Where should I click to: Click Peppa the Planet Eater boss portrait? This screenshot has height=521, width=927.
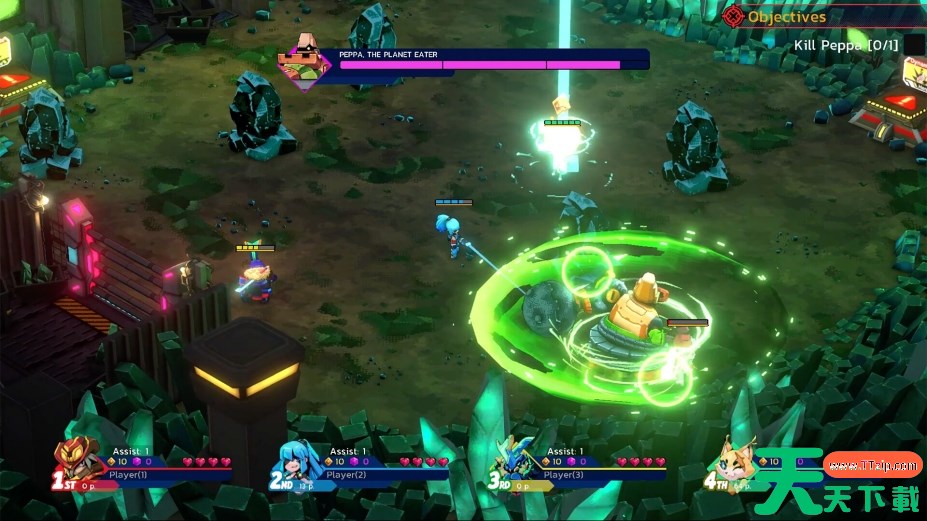point(308,58)
